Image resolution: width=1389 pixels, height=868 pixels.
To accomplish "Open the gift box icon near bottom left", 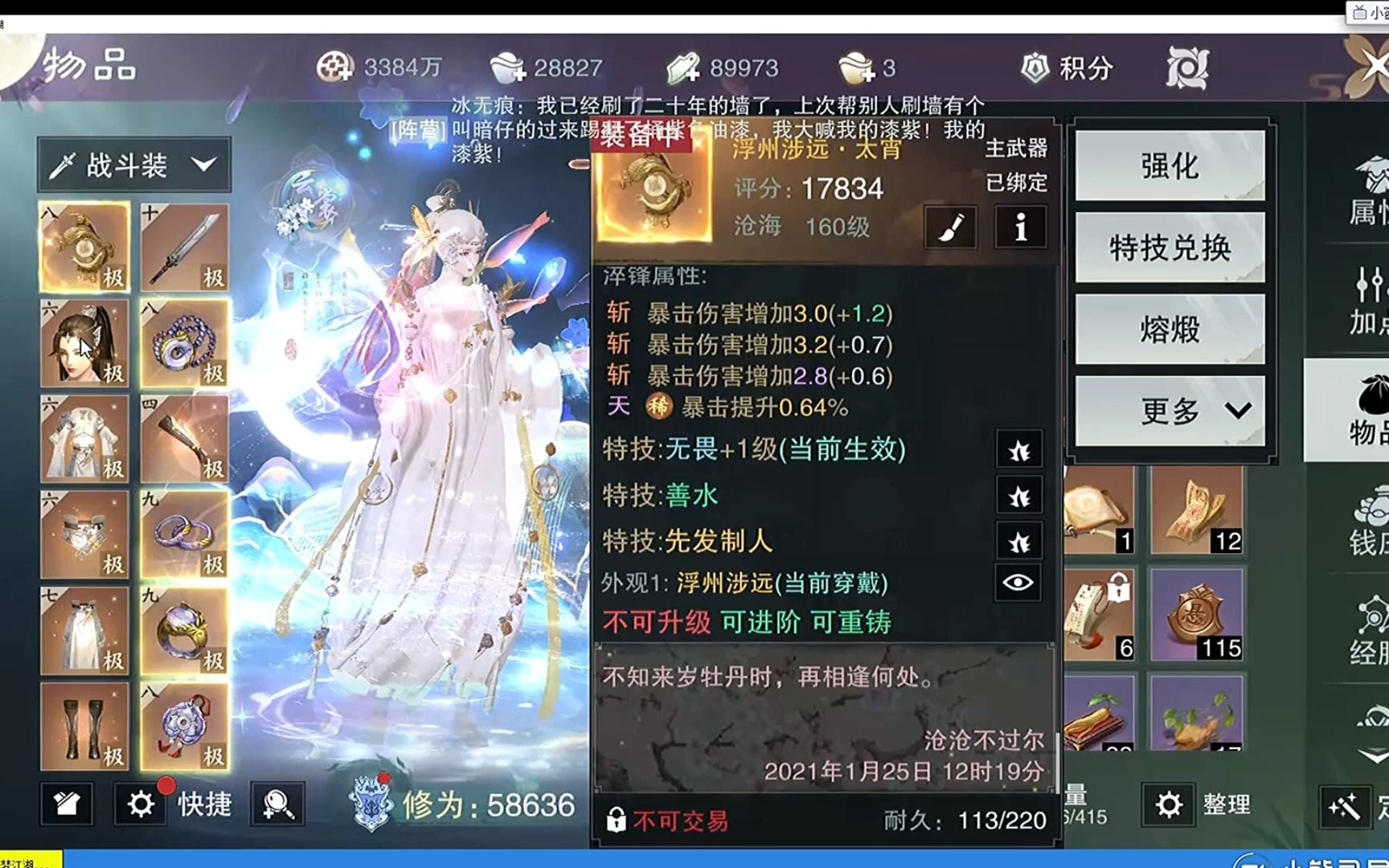I will point(68,804).
